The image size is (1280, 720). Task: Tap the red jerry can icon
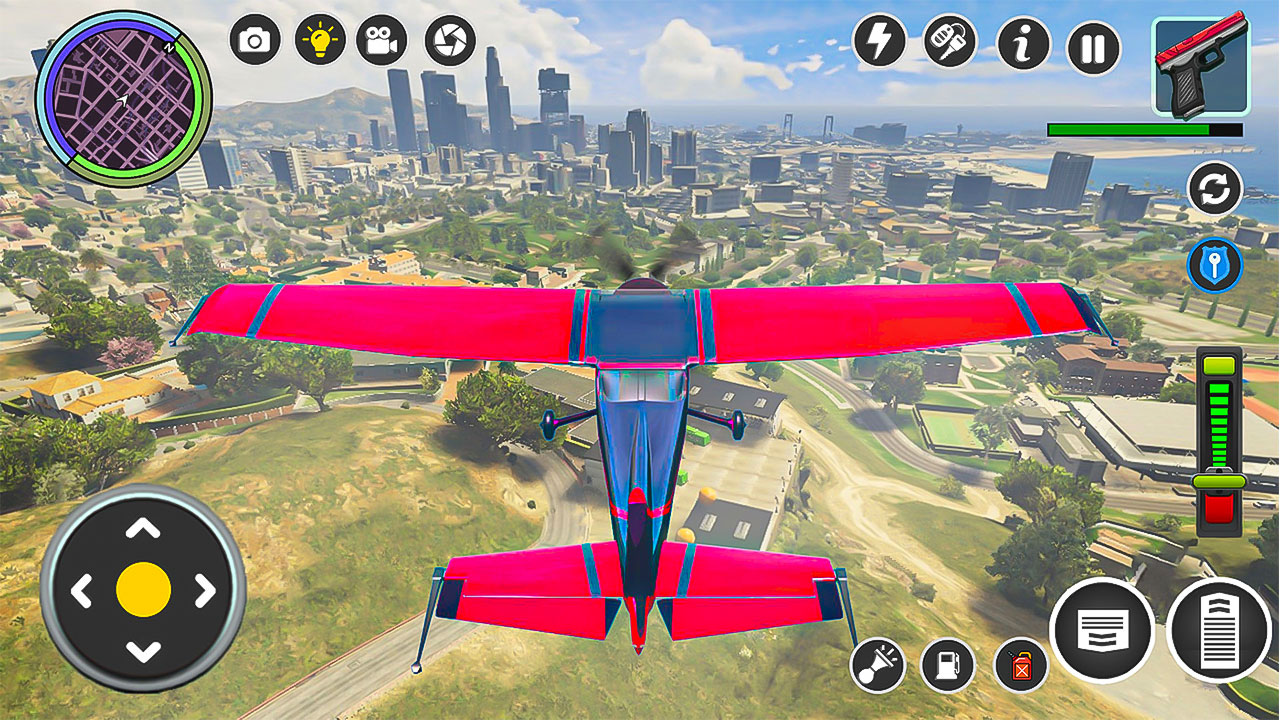coord(1020,664)
